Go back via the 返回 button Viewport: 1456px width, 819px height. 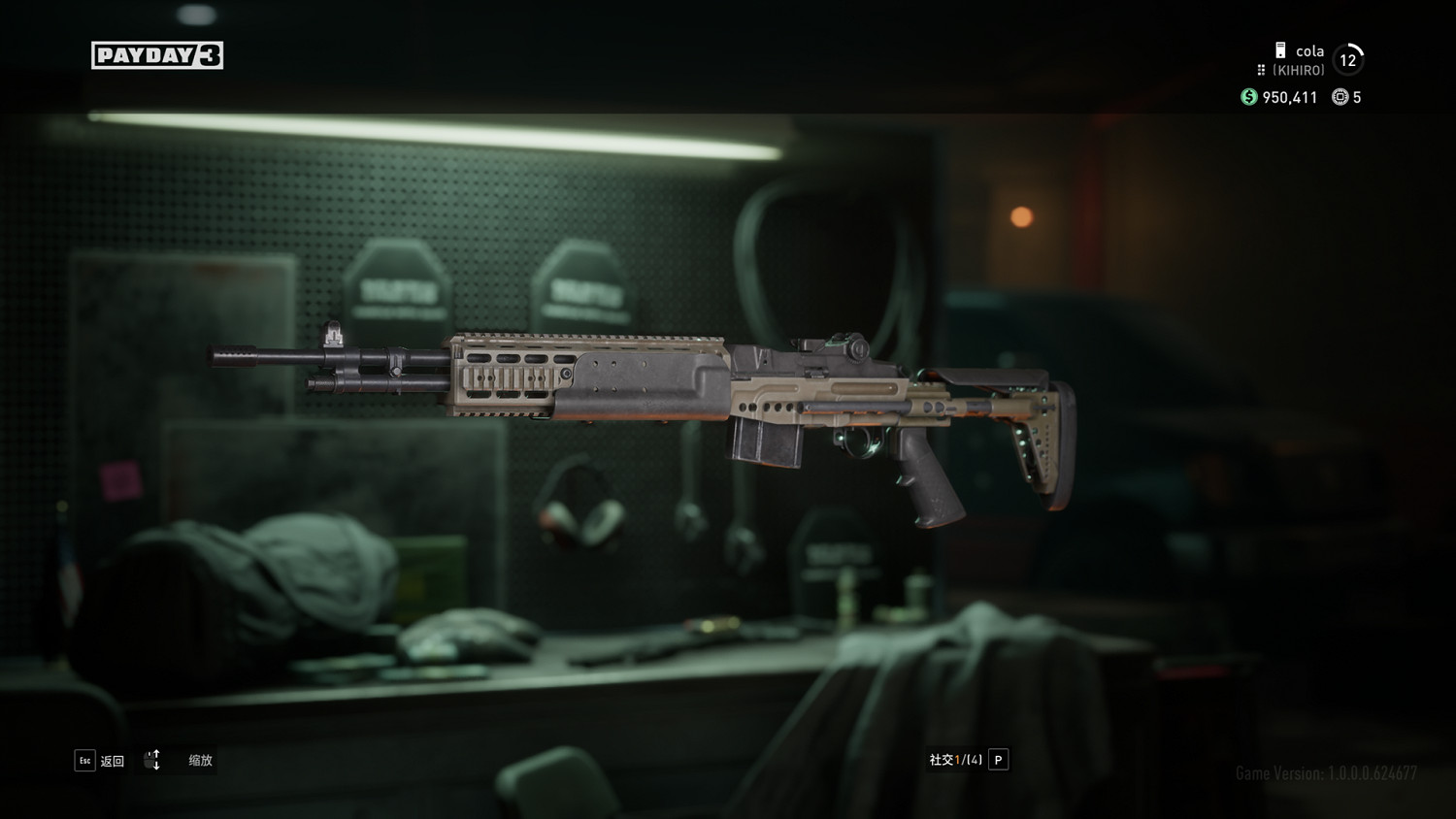[100, 761]
